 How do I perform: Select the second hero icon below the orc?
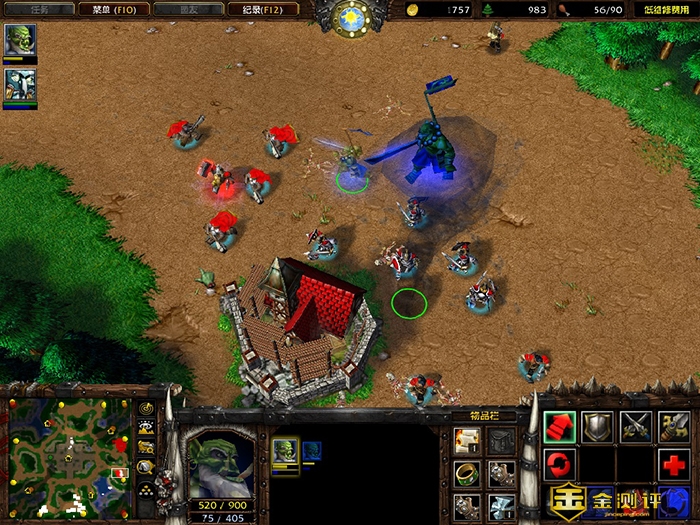tap(19, 86)
